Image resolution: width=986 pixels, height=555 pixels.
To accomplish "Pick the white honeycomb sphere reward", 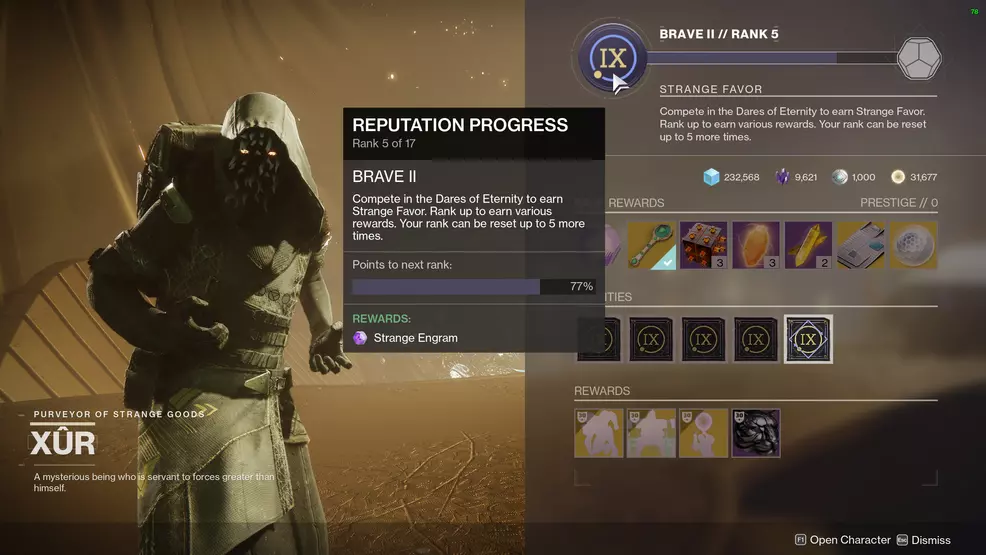I will [912, 245].
